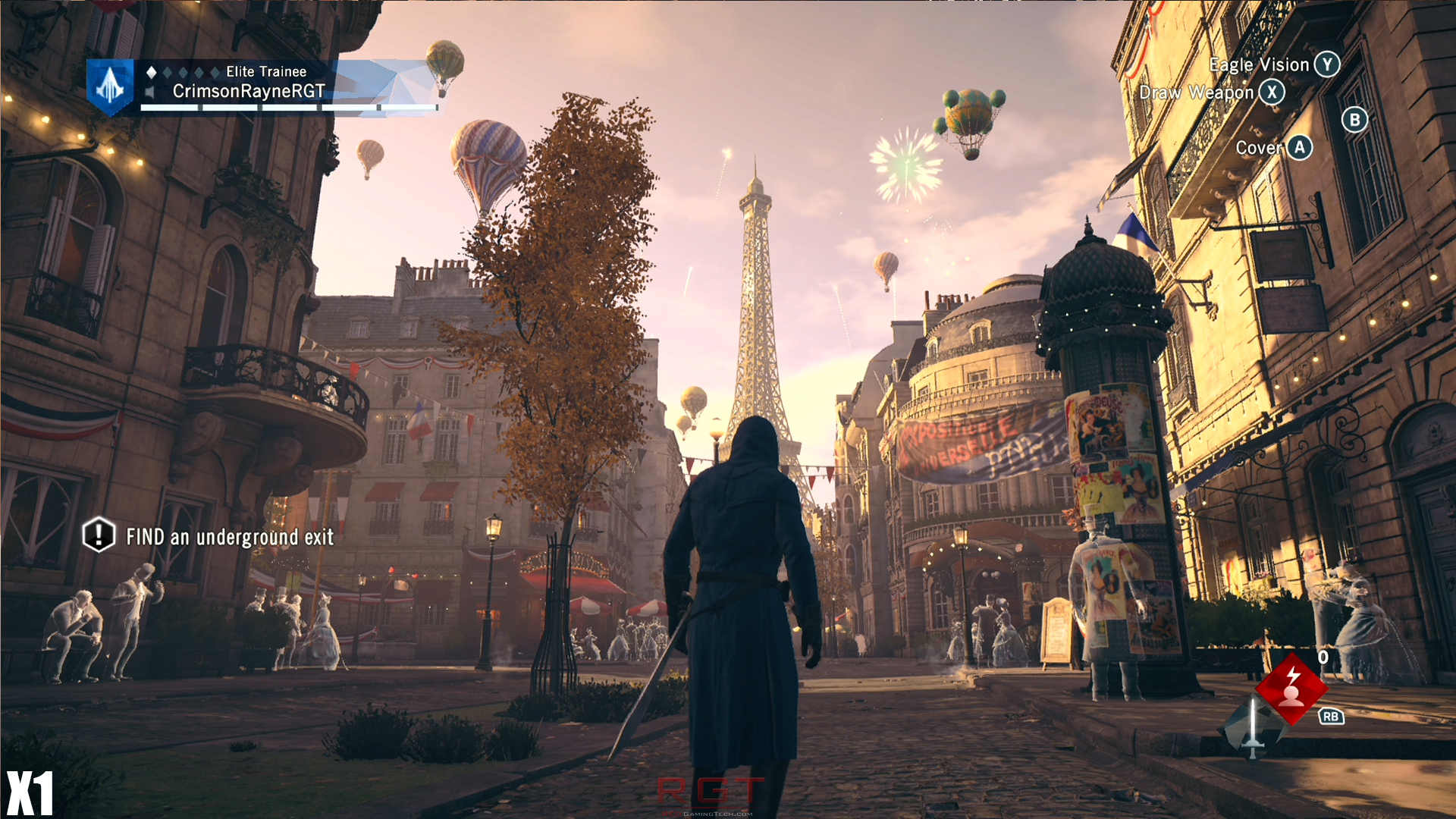Screen dimensions: 1456x819
Task: Select the CrimsonRayneRGT player name banner
Action: 249,92
